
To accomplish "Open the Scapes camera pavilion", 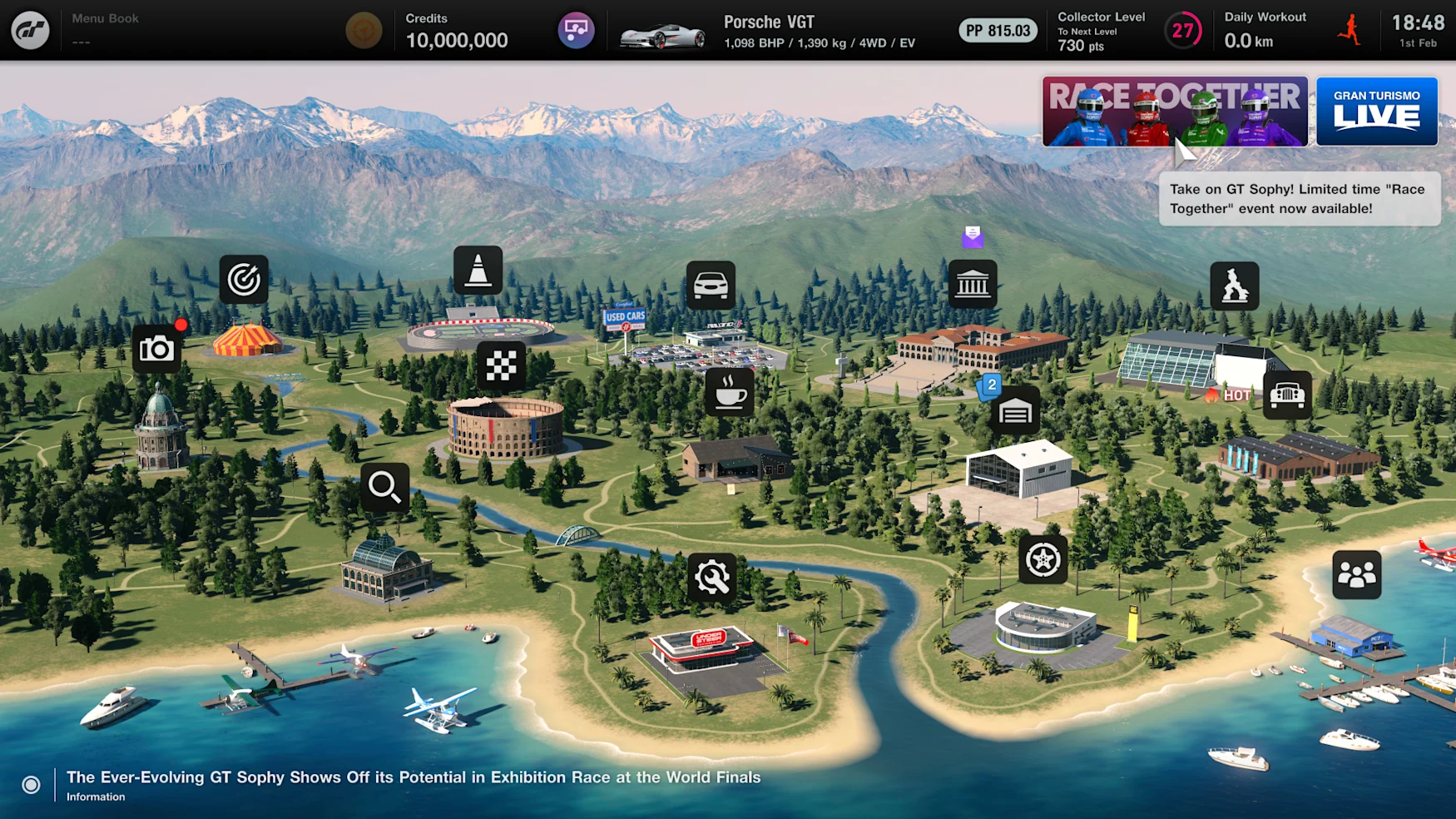I will coord(156,349).
